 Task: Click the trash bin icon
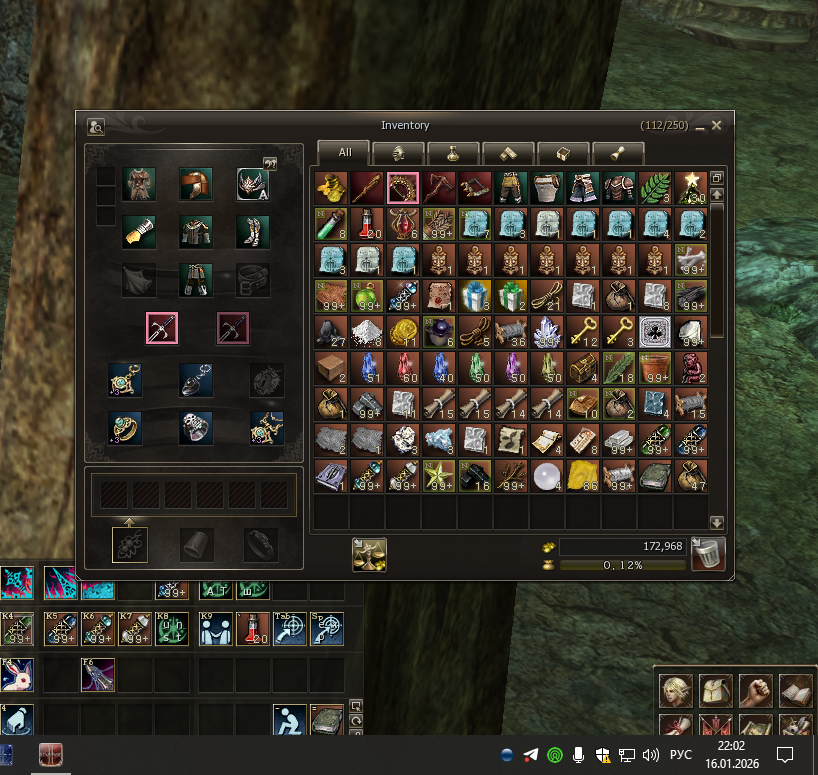pyautogui.click(x=708, y=553)
